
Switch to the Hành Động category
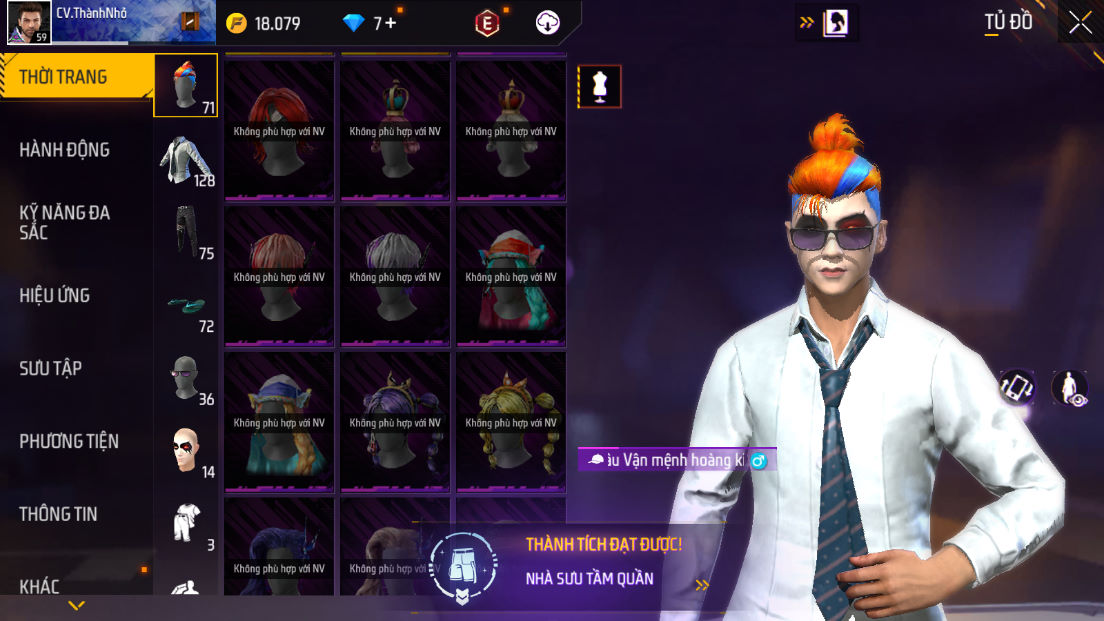pyautogui.click(x=65, y=150)
